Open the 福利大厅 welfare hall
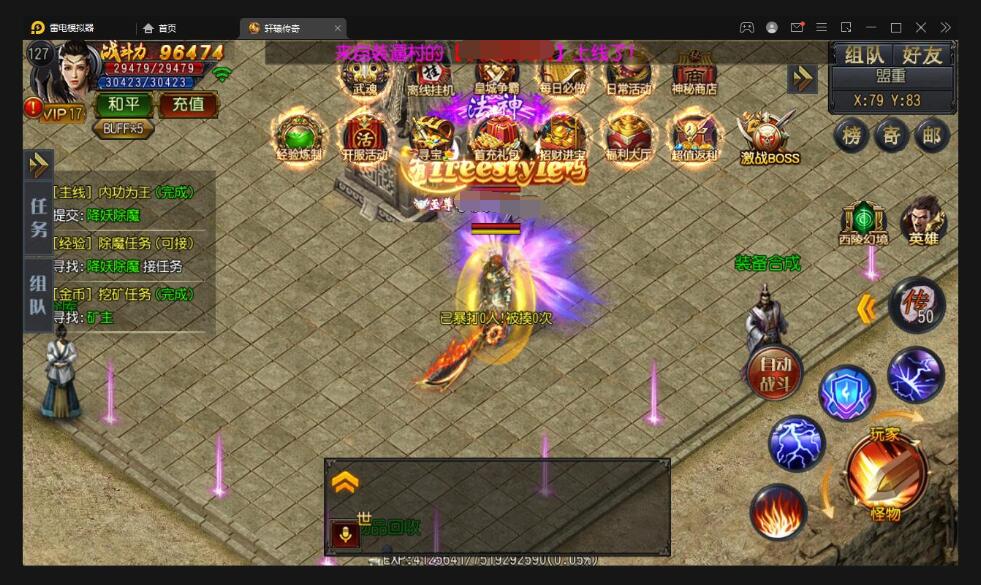Viewport: 981px width, 585px height. 628,136
